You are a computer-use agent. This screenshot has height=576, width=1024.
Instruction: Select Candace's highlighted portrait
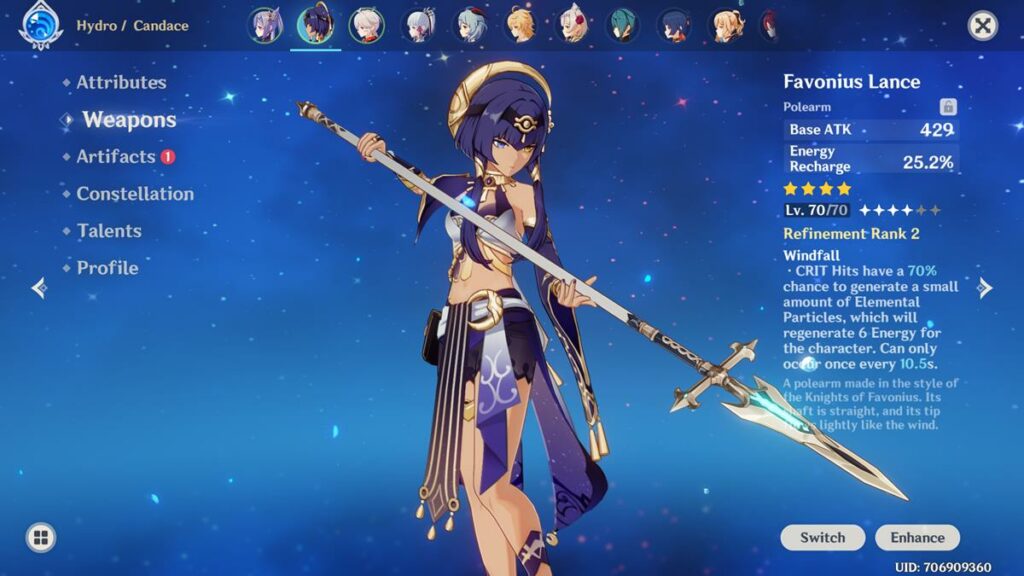click(315, 25)
